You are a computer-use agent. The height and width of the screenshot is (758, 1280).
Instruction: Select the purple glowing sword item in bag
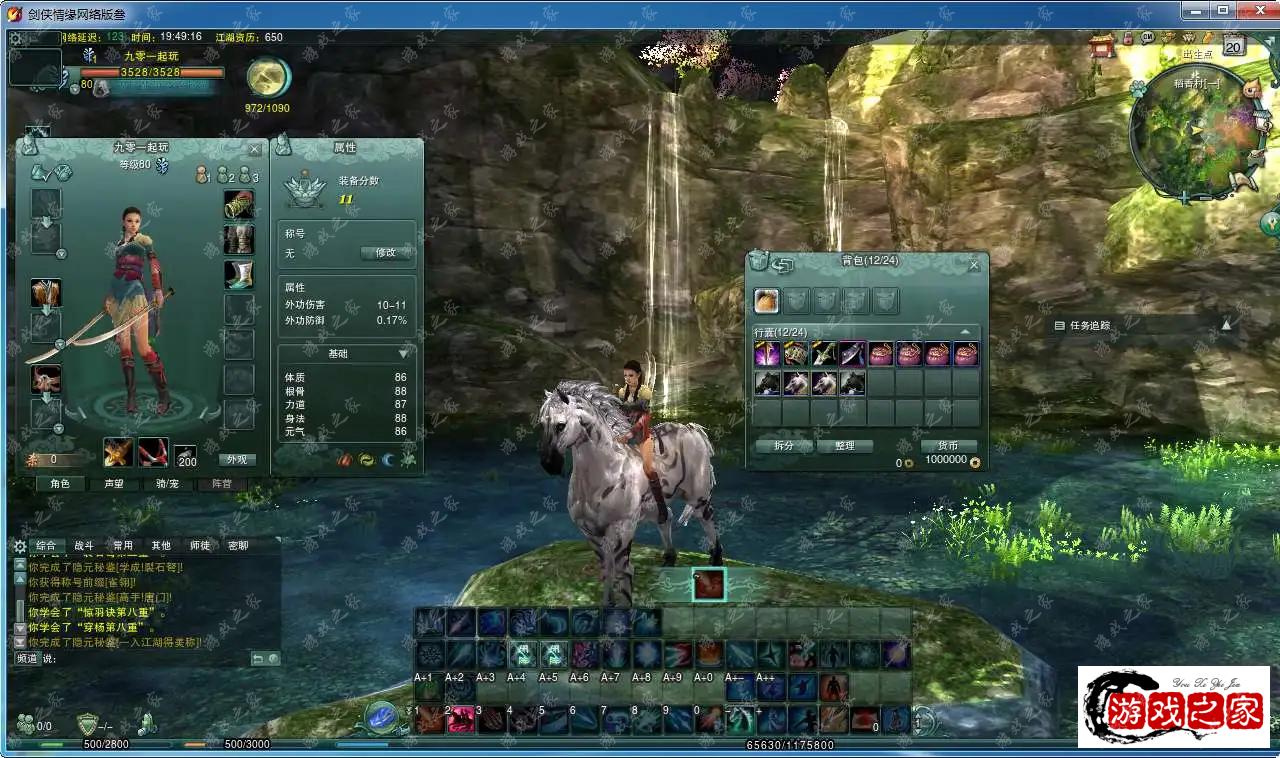coord(767,354)
